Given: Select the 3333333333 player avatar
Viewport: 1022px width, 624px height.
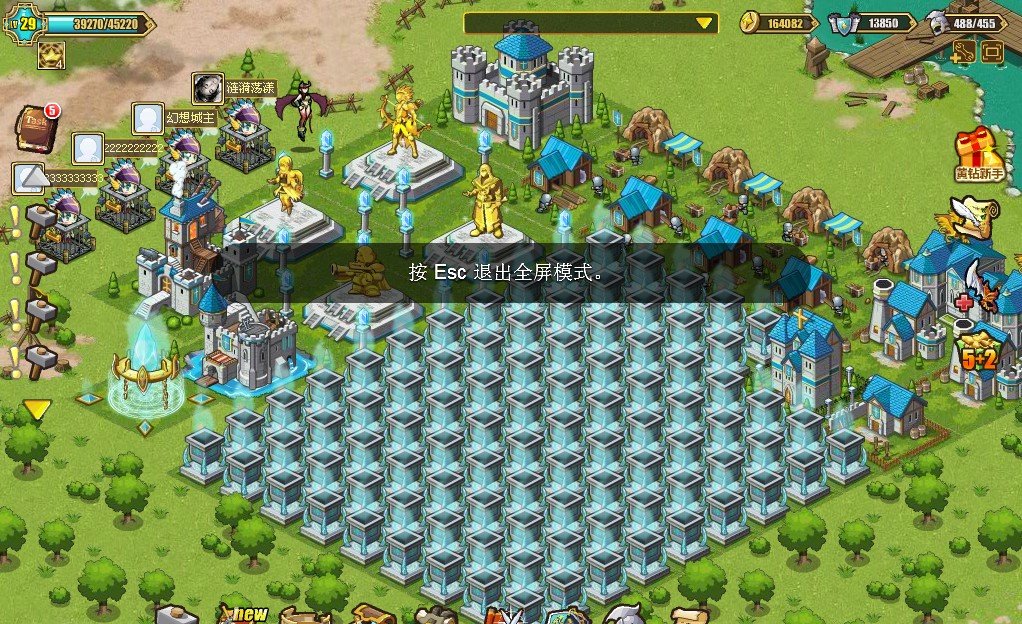Looking at the screenshot, I should (x=27, y=178).
